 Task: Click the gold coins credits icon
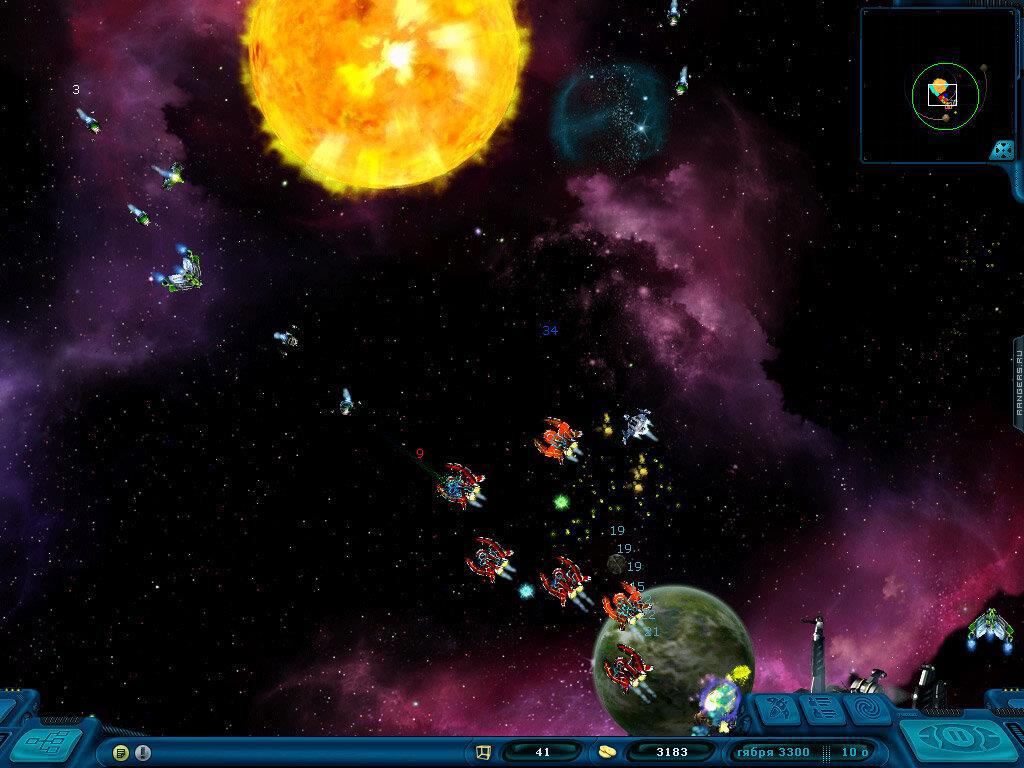click(606, 752)
